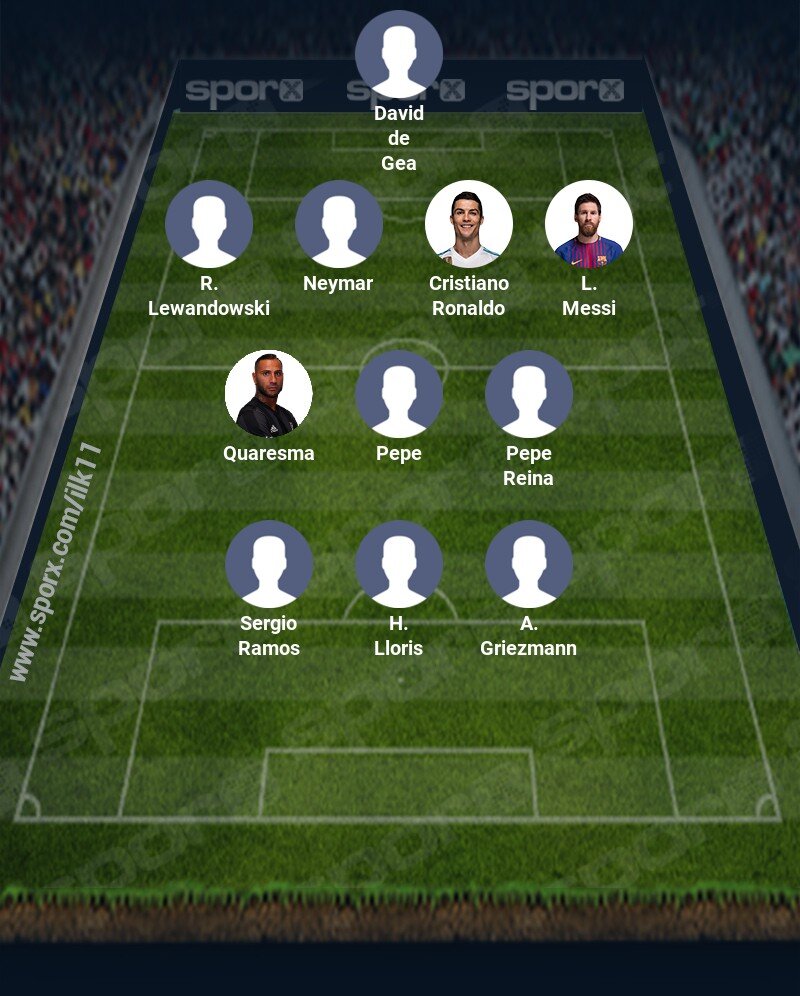Choose R. Lewandowski's player avatar
The width and height of the screenshot is (800, 996).
[x=209, y=224]
